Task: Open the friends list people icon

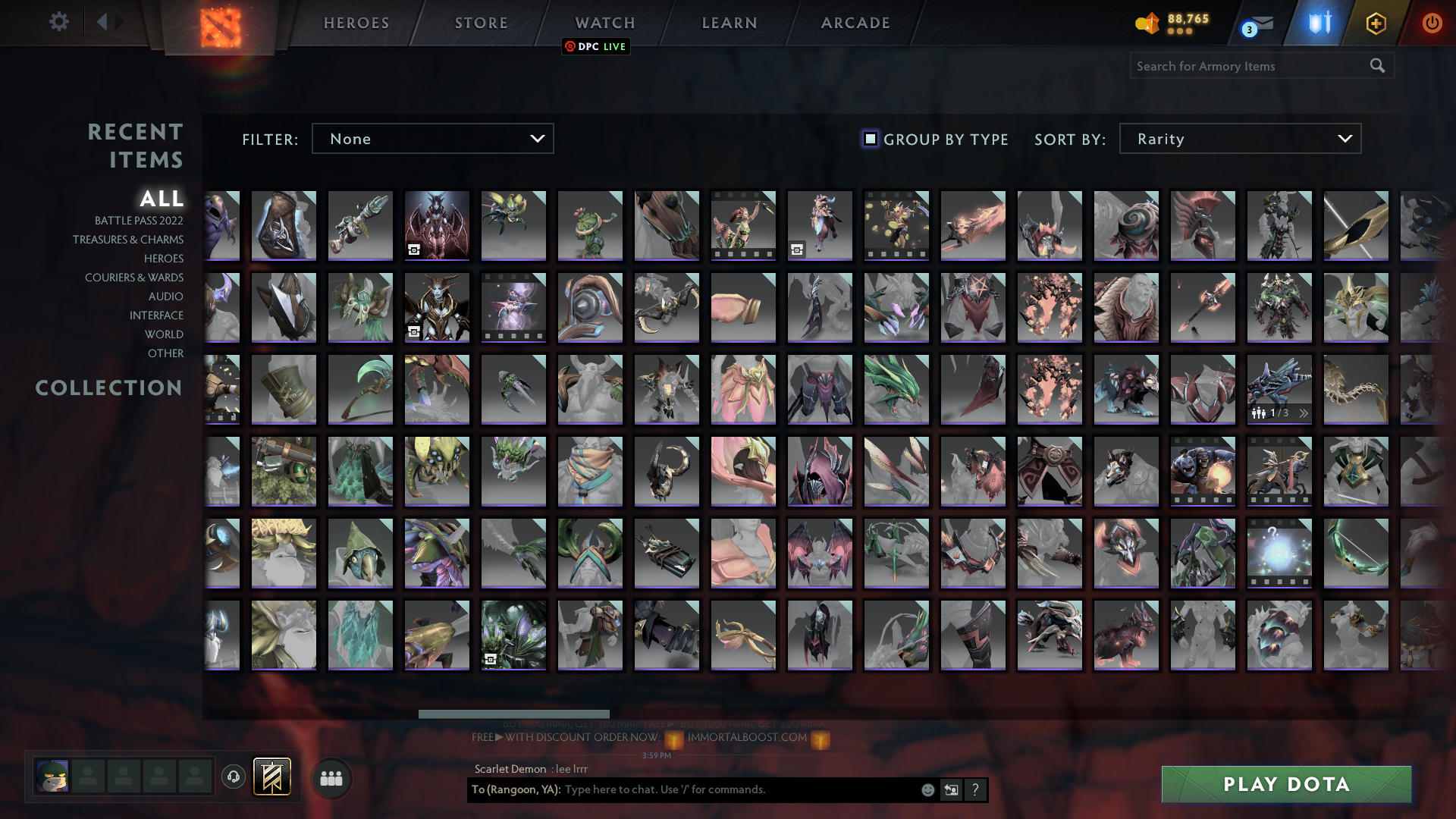Action: click(331, 777)
